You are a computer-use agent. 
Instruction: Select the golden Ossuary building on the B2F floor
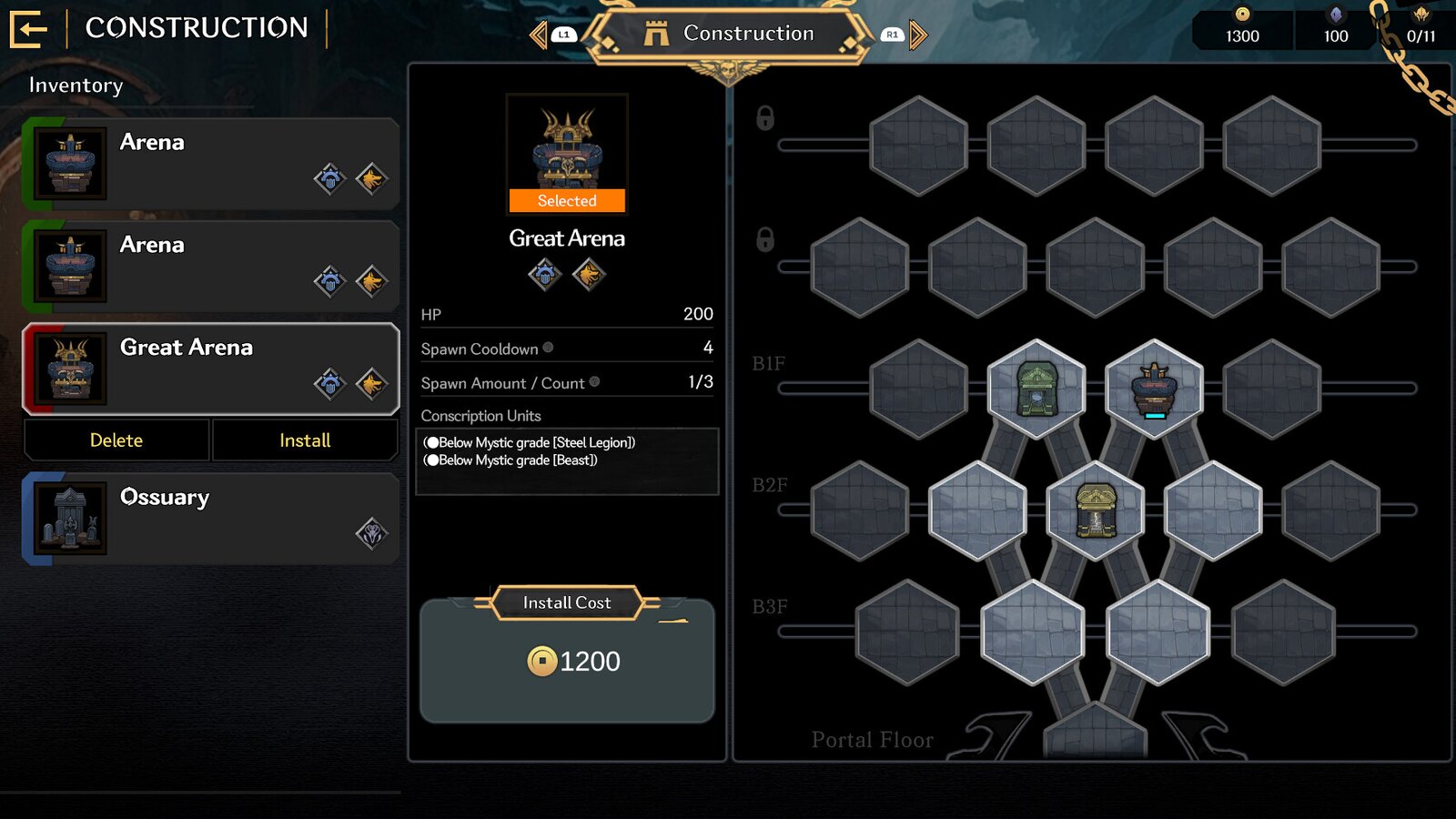(1095, 510)
